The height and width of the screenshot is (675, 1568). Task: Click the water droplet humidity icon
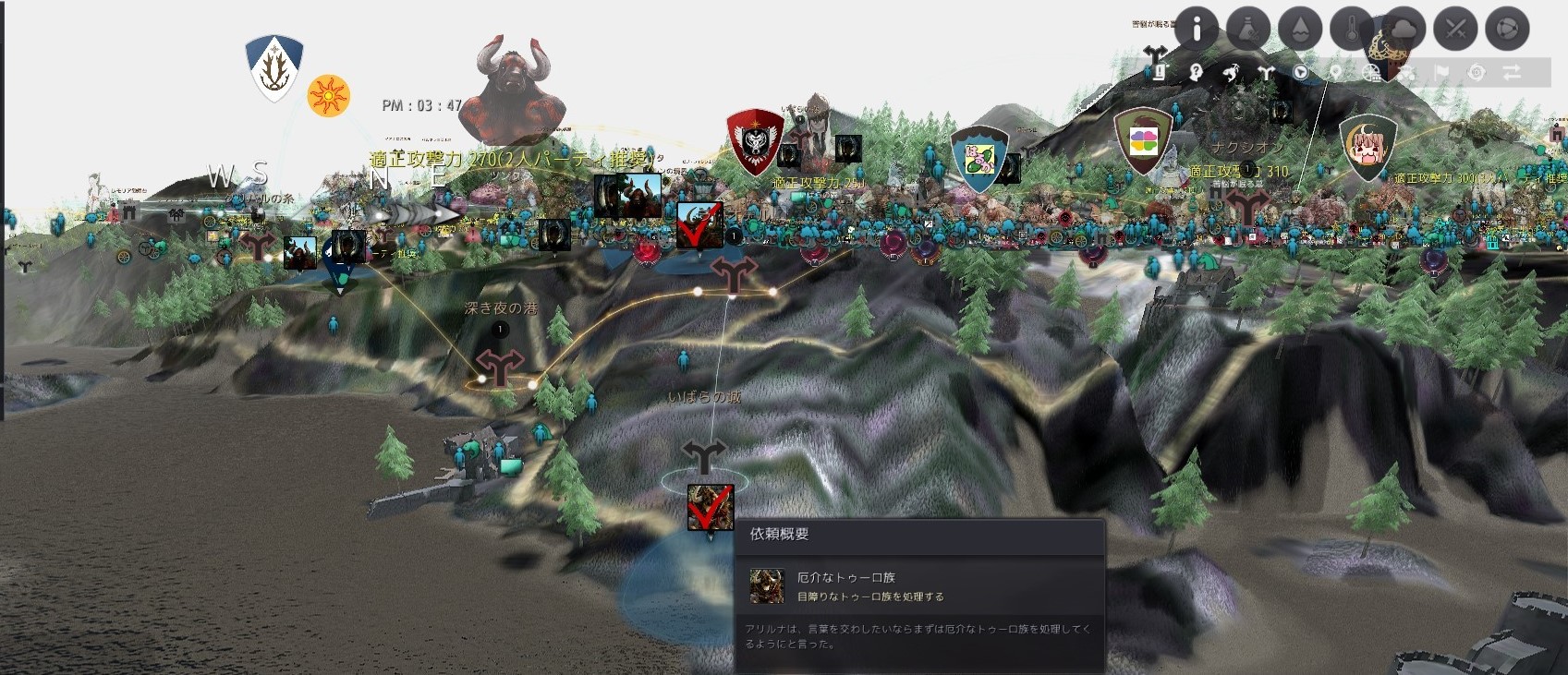click(x=1299, y=28)
